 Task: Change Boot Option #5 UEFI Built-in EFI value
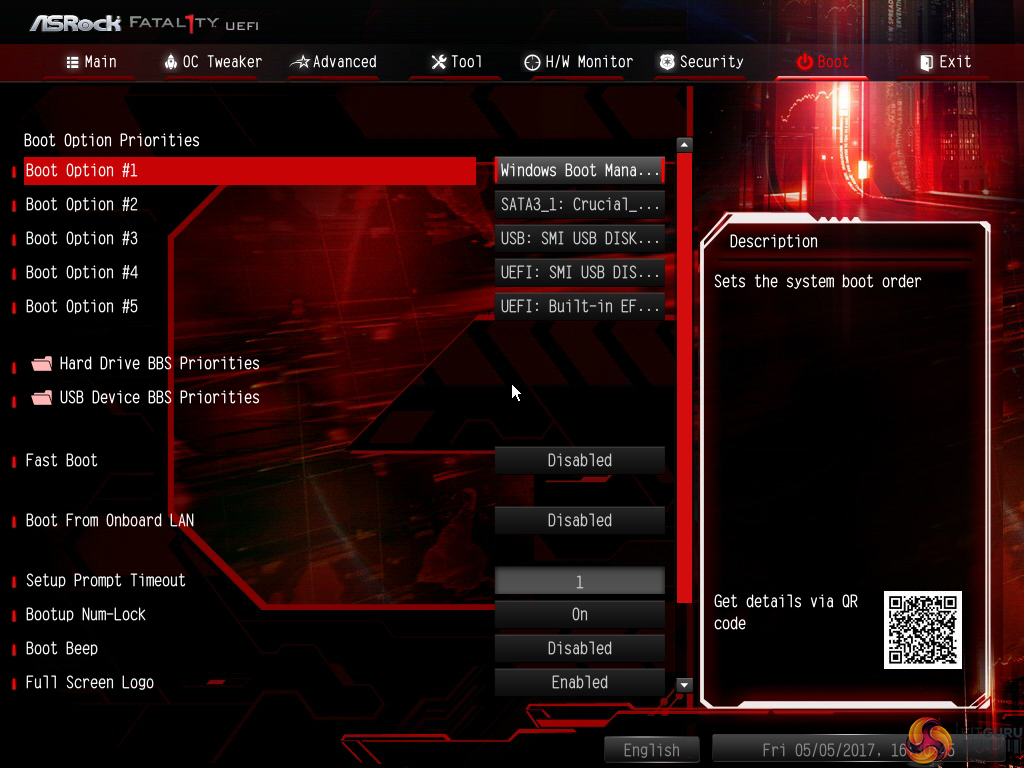[580, 307]
